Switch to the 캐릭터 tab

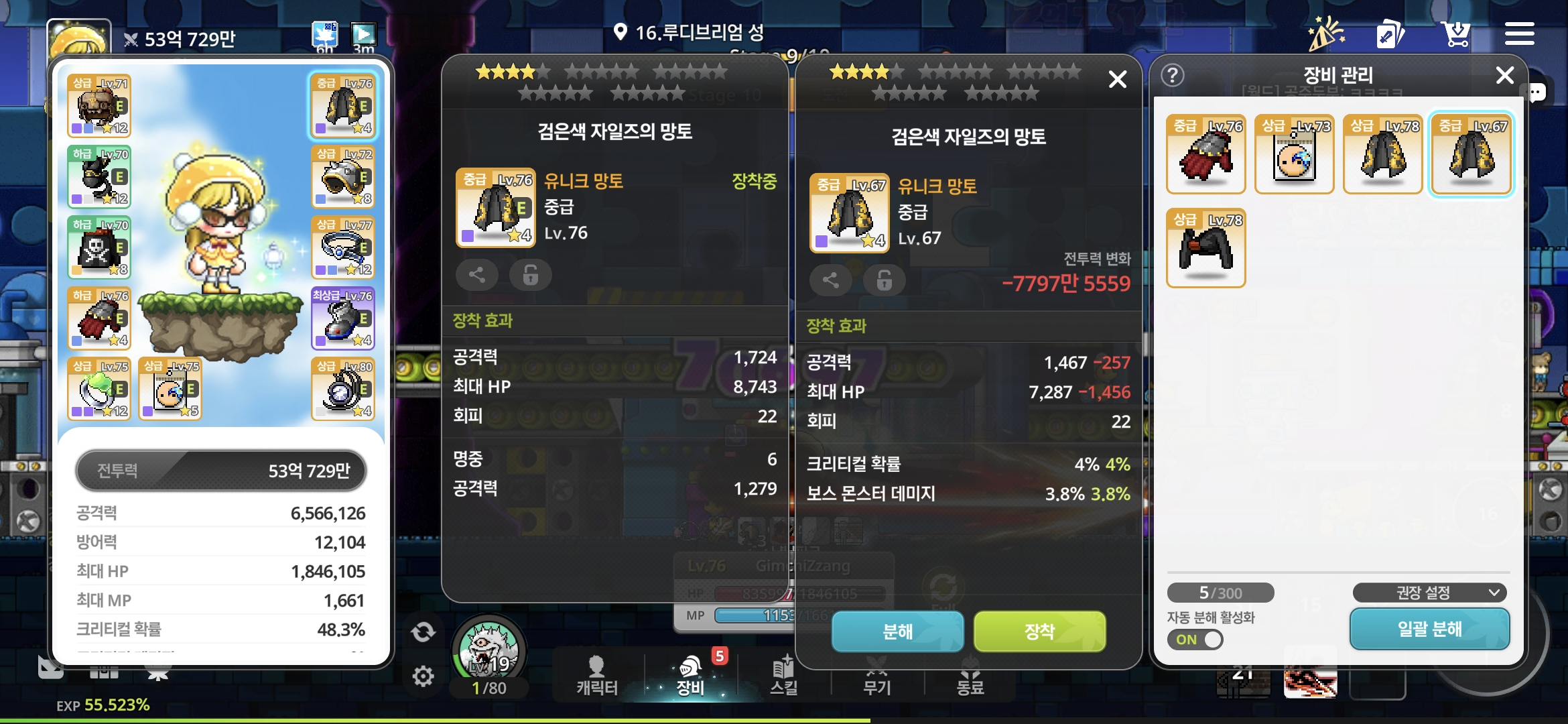596,676
